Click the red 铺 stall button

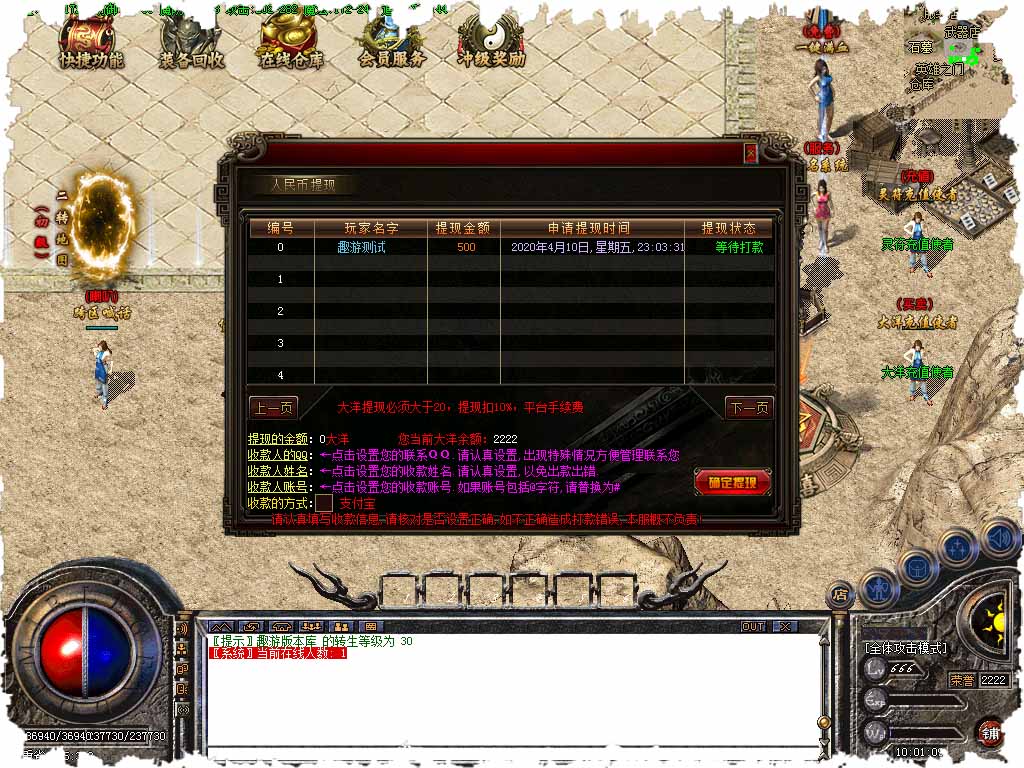click(989, 732)
